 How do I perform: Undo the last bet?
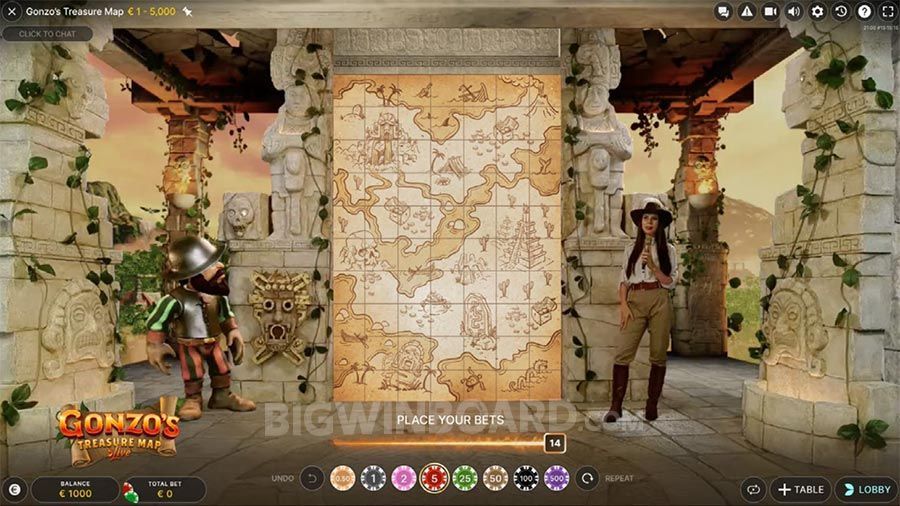point(311,478)
